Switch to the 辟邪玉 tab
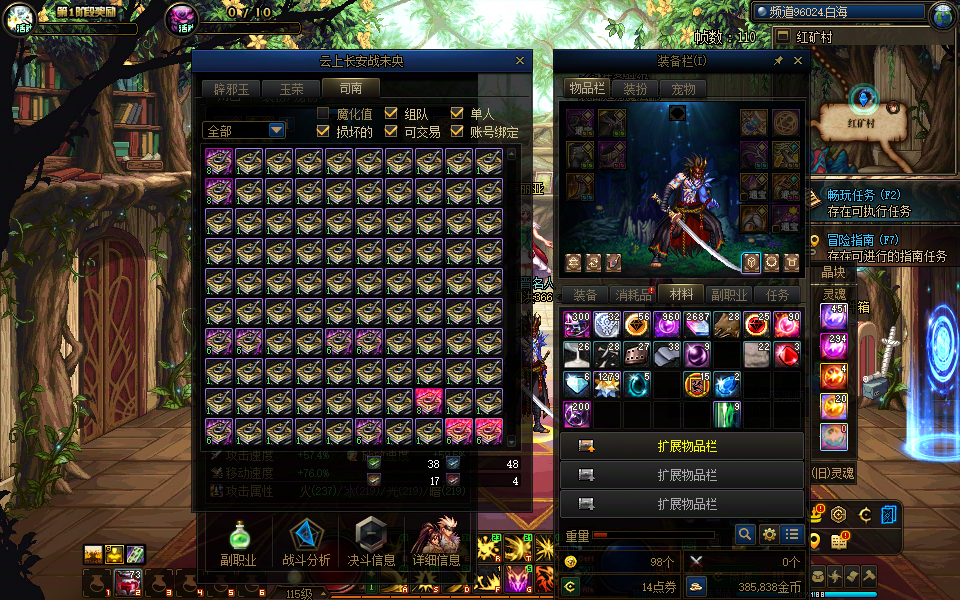The width and height of the screenshot is (960, 600). pos(229,89)
